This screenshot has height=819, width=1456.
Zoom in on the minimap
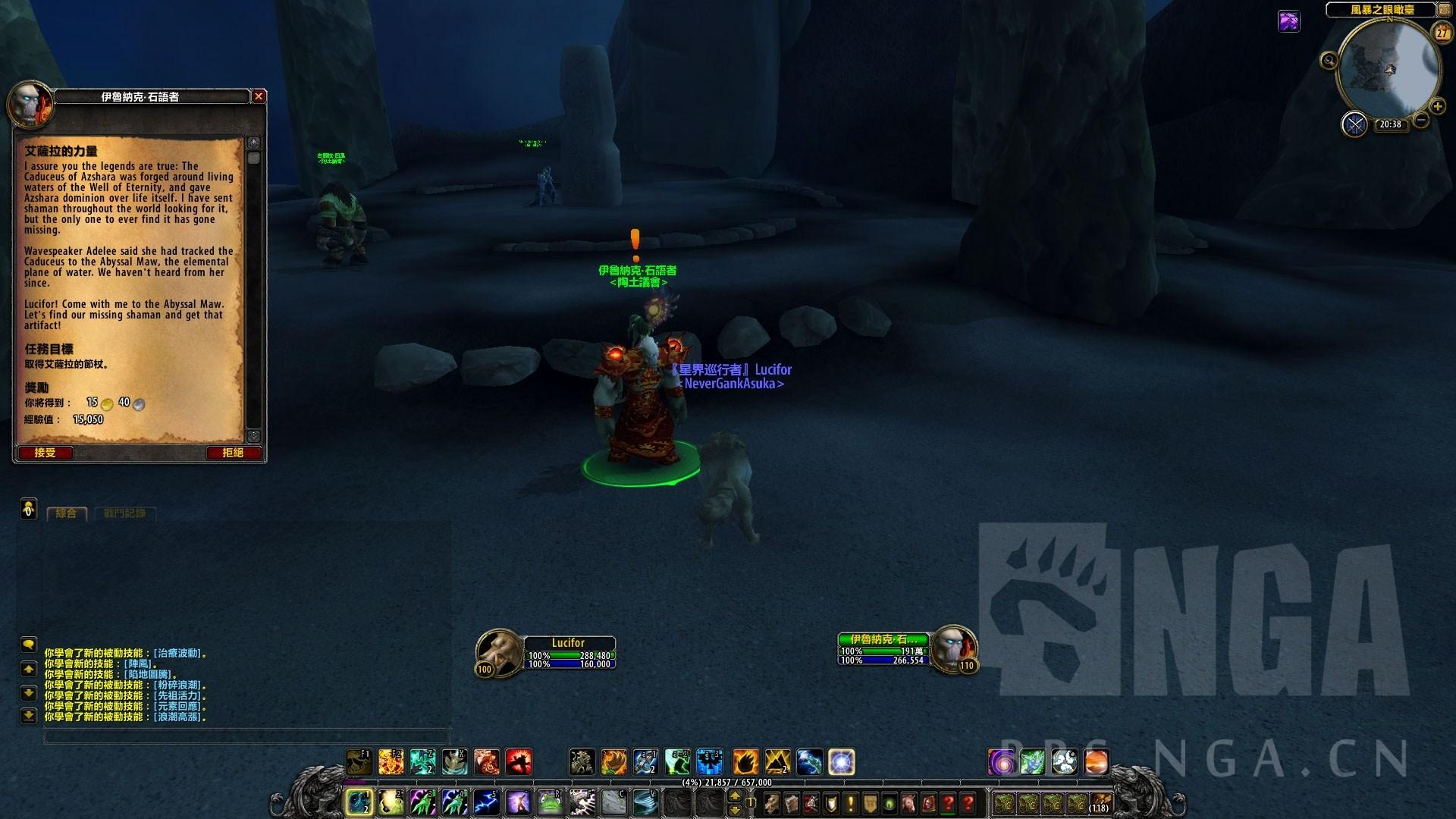point(1436,107)
